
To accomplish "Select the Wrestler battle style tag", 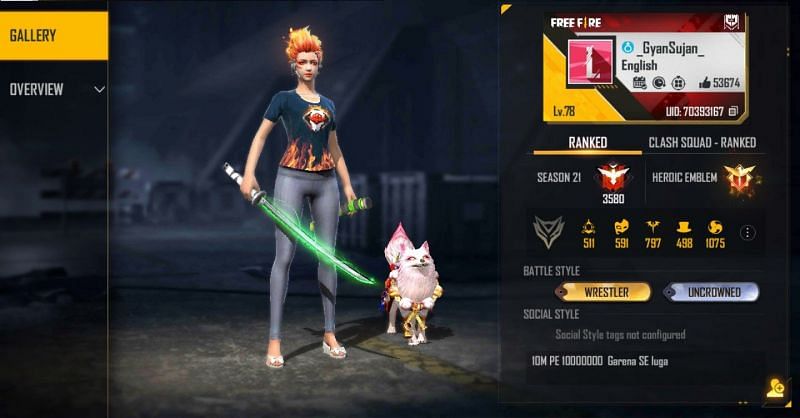I will (606, 292).
